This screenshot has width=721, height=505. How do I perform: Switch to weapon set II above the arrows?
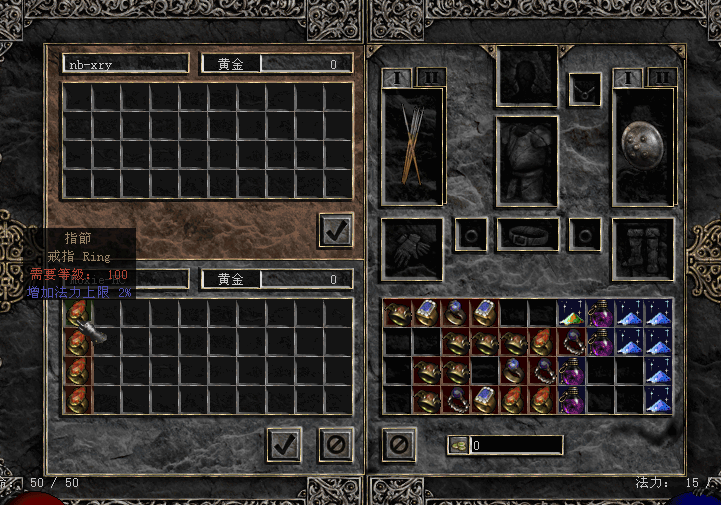click(429, 78)
